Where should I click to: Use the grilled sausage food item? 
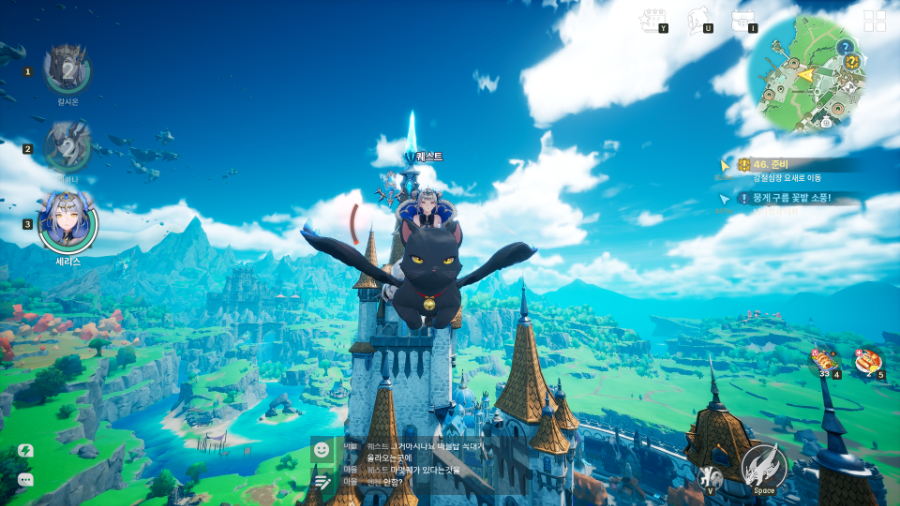click(868, 361)
